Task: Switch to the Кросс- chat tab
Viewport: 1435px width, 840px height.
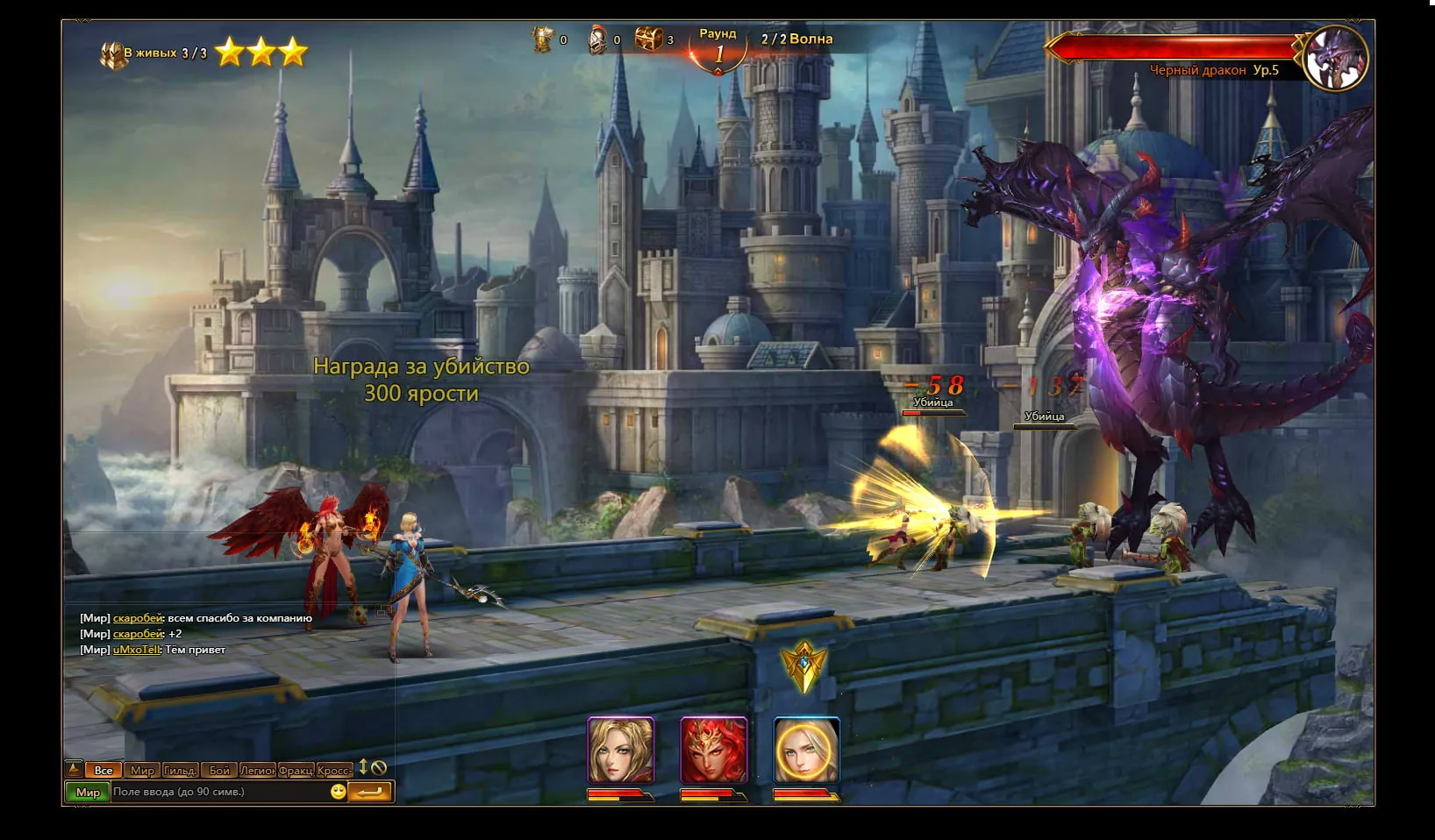Action: point(334,770)
